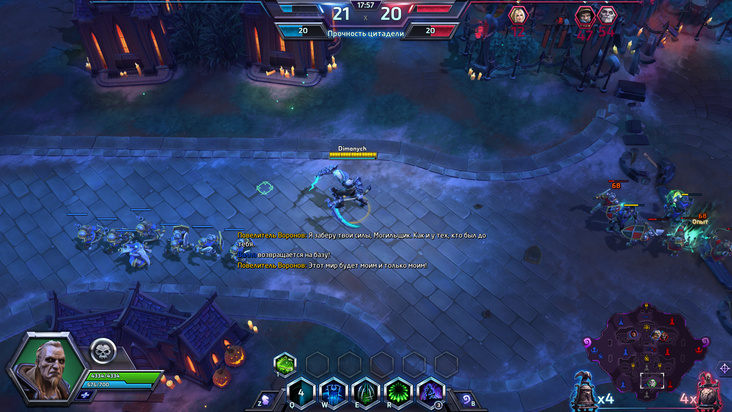Activate the E ability icon
Viewport: 732px width, 412px height.
coord(366,392)
